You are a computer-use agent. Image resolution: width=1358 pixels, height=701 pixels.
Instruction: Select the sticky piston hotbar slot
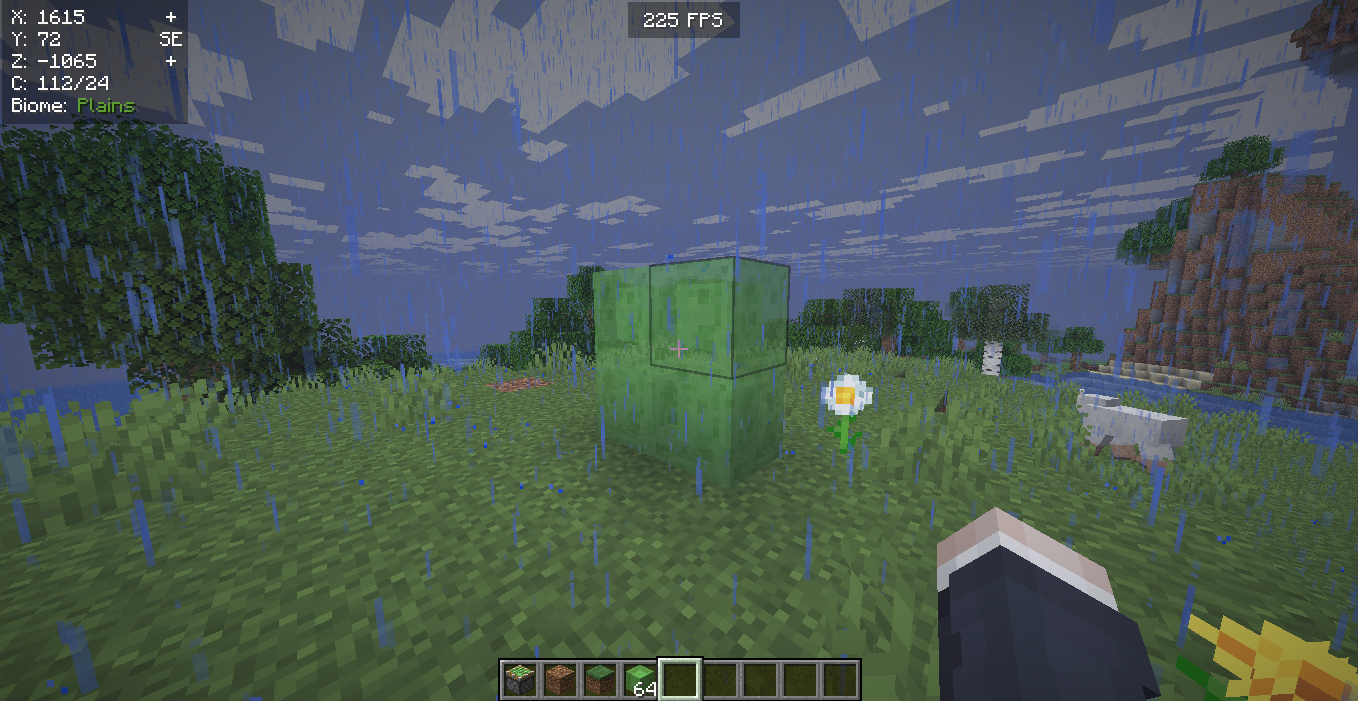tap(520, 680)
